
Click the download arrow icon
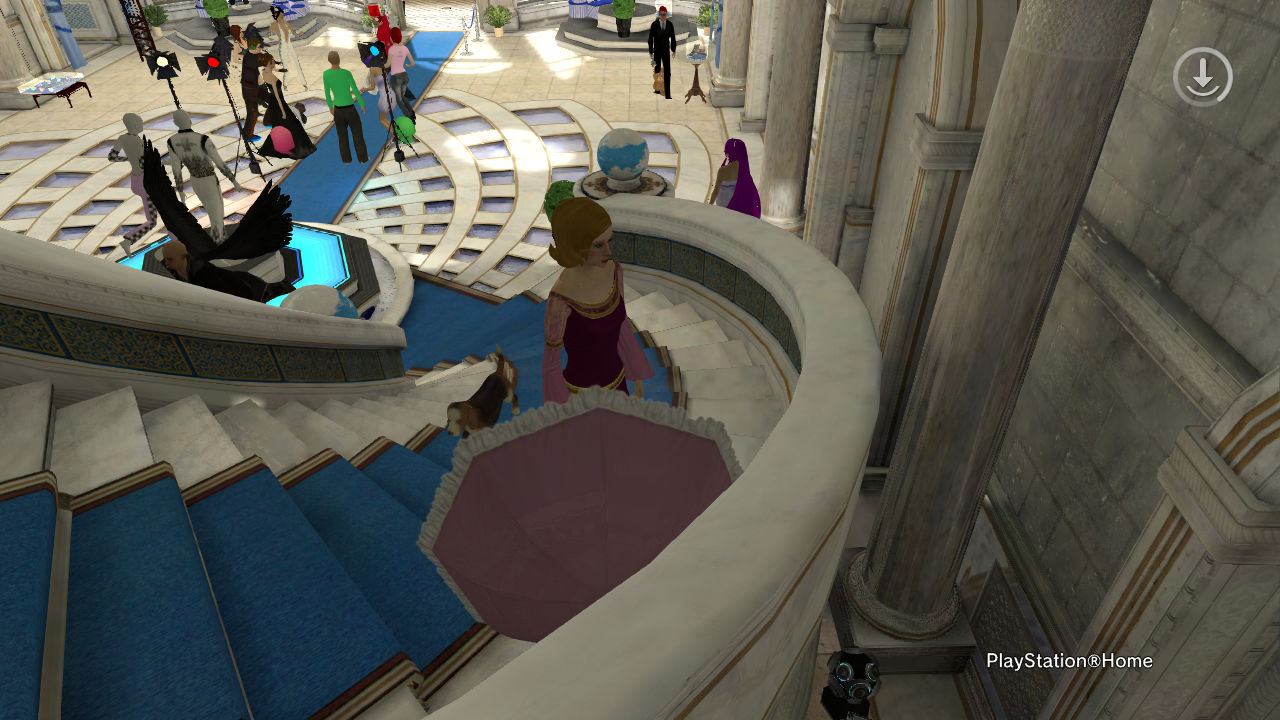1202,77
